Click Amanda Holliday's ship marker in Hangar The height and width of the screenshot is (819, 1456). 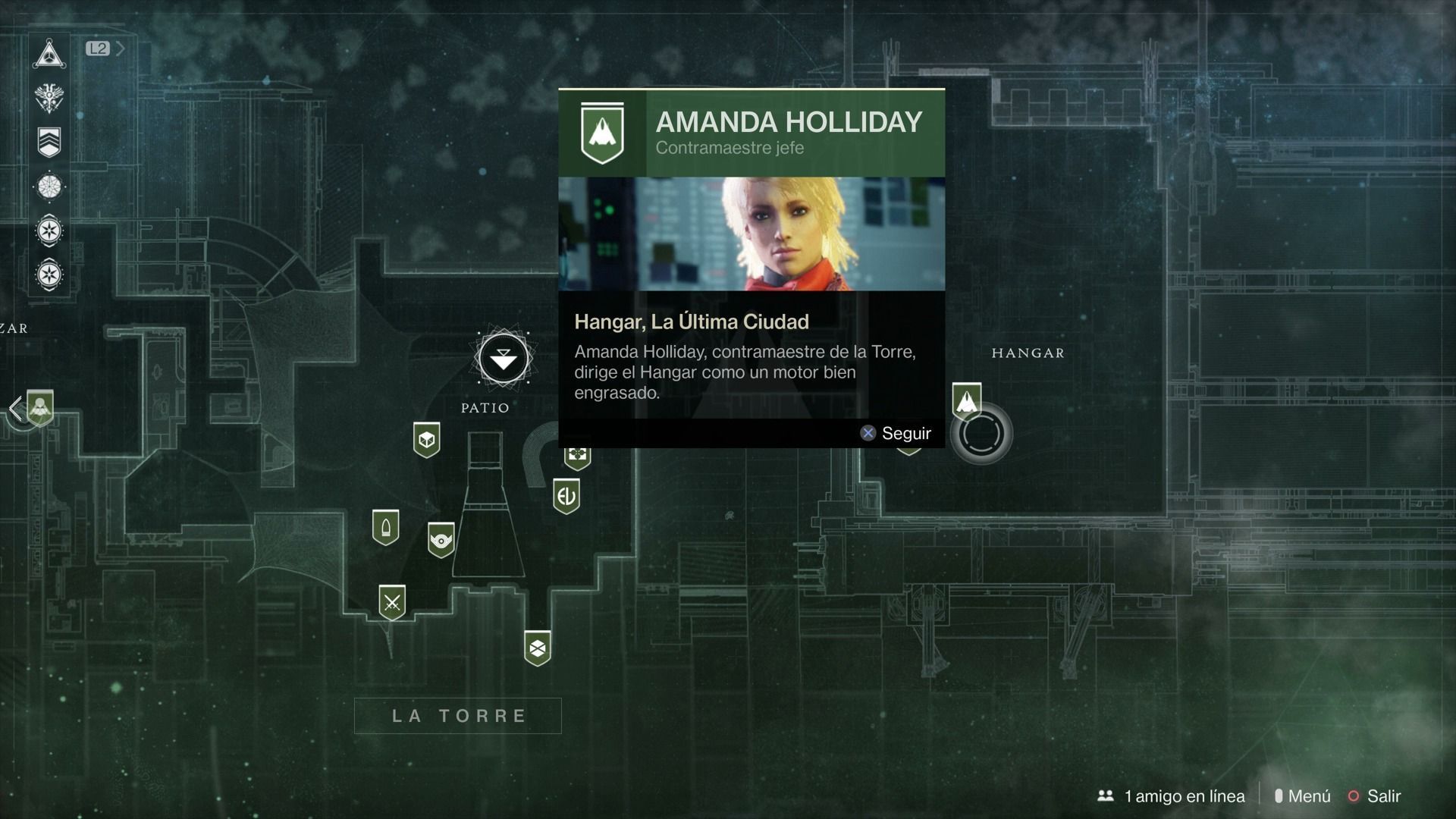pos(966,401)
